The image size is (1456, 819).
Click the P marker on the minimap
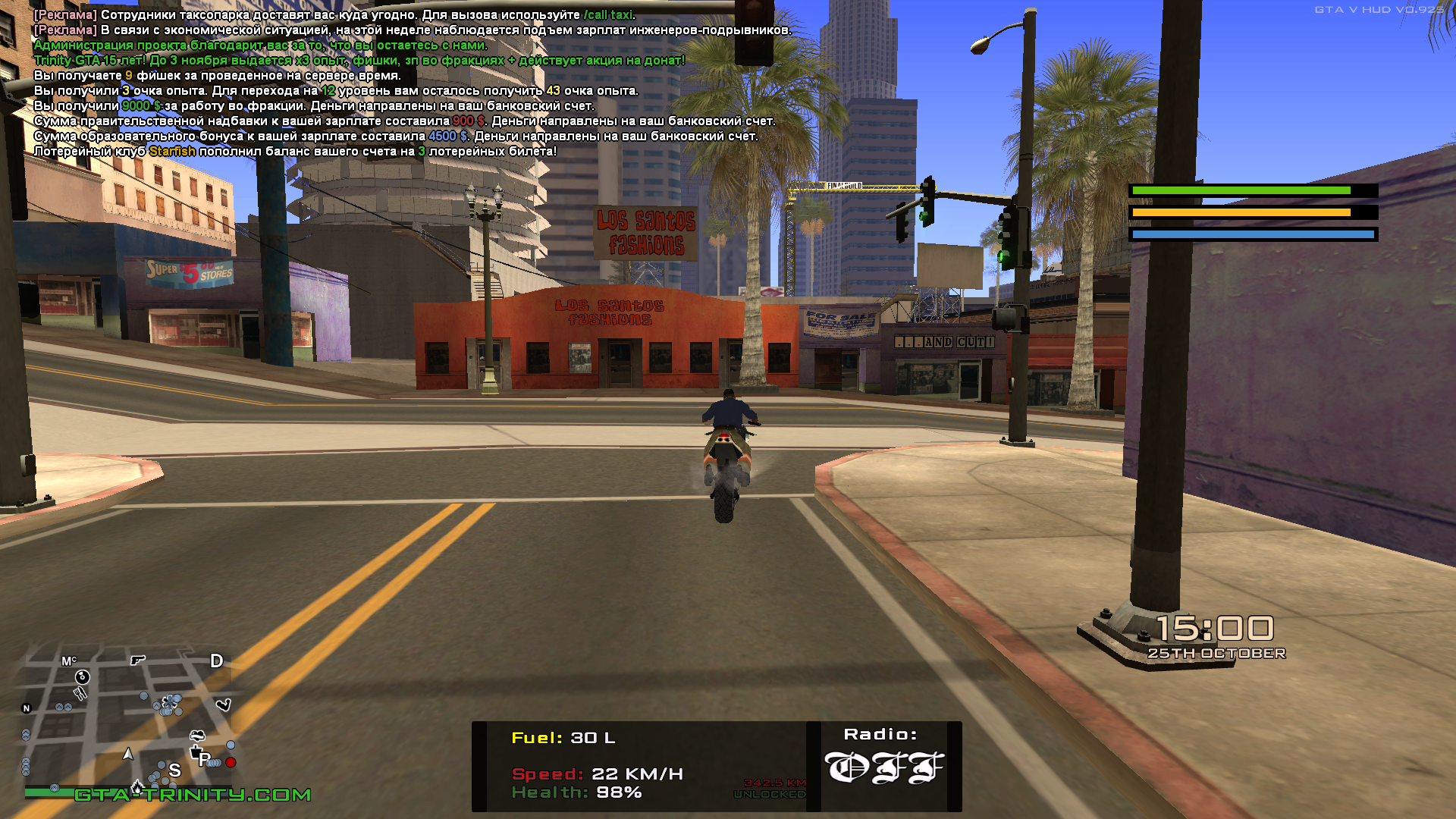tap(204, 759)
